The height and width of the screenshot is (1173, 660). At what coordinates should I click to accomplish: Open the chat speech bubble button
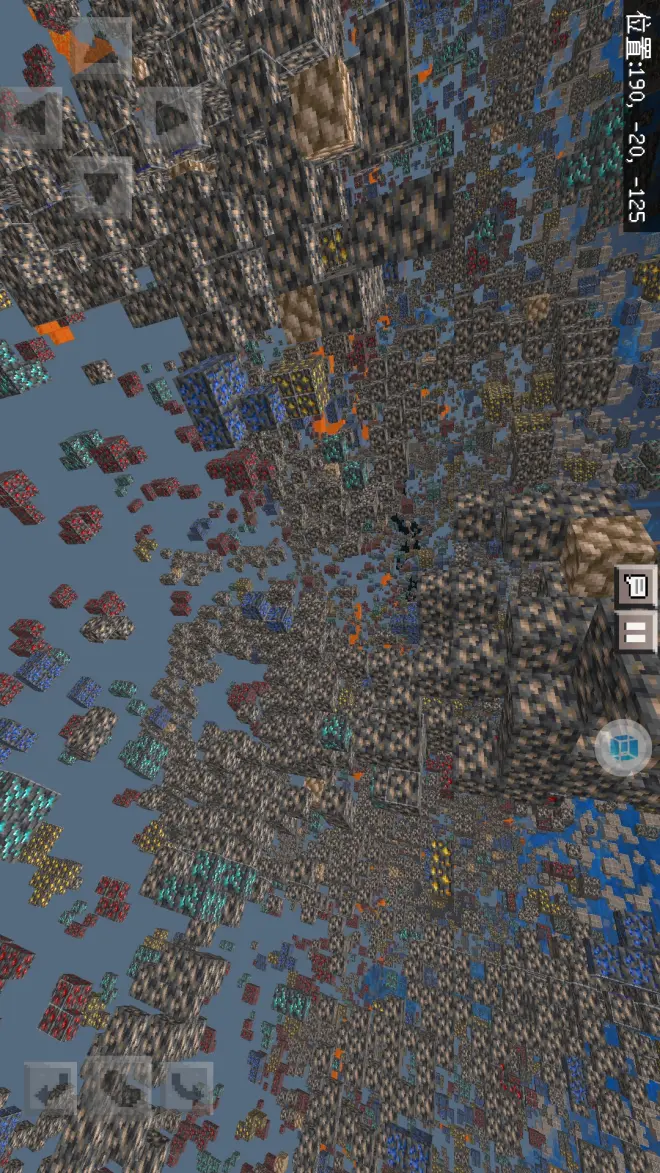pyautogui.click(x=636, y=587)
